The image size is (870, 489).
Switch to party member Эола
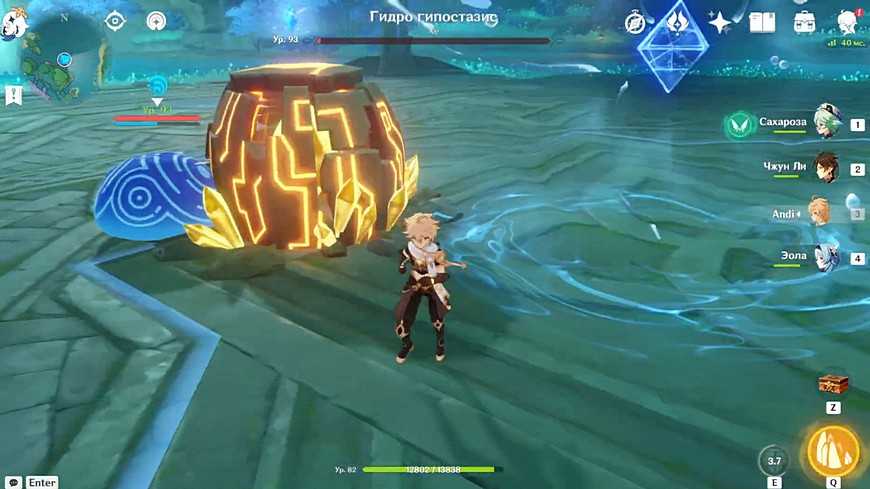[x=824, y=257]
